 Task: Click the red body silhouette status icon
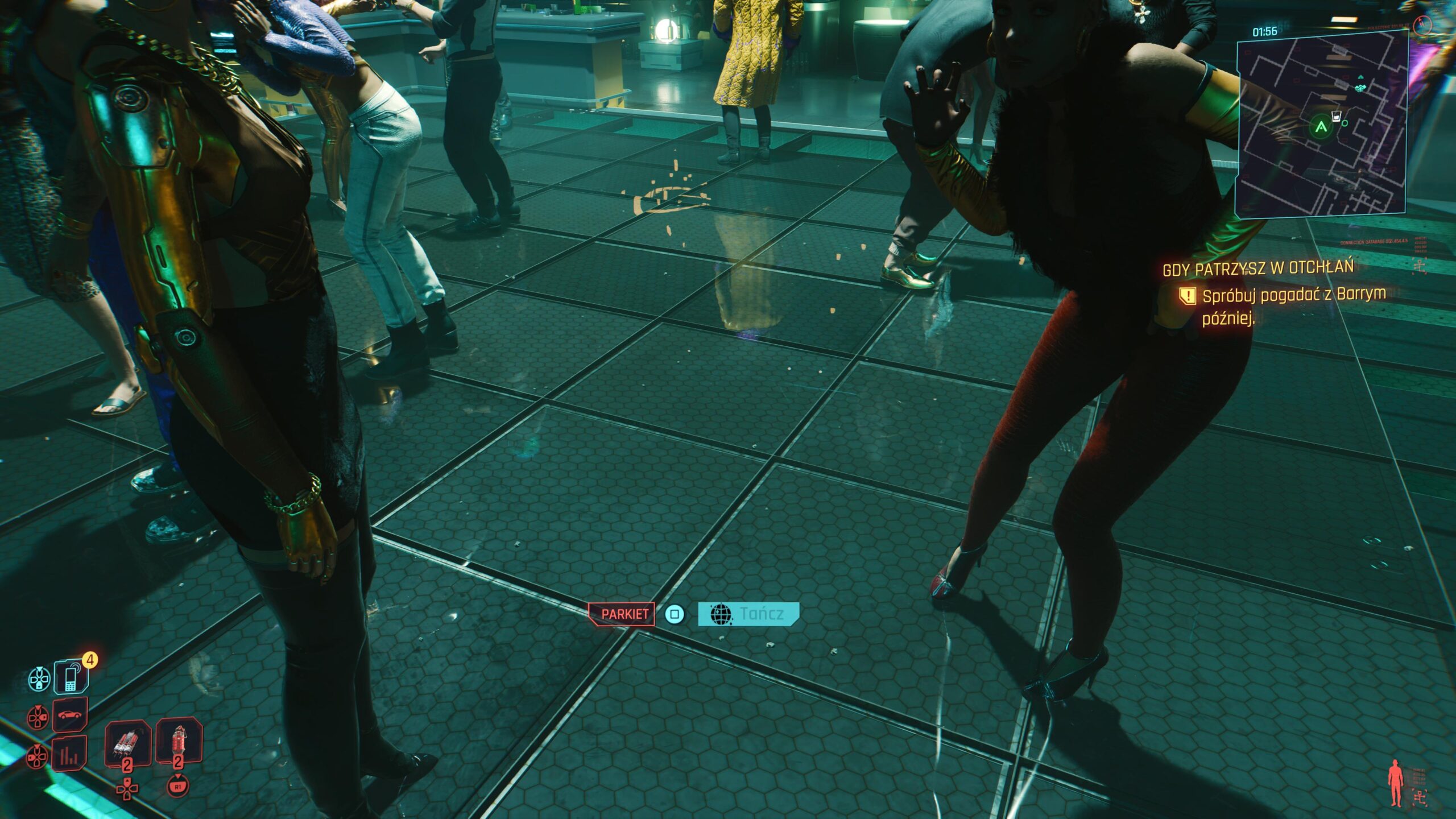[x=1395, y=784]
